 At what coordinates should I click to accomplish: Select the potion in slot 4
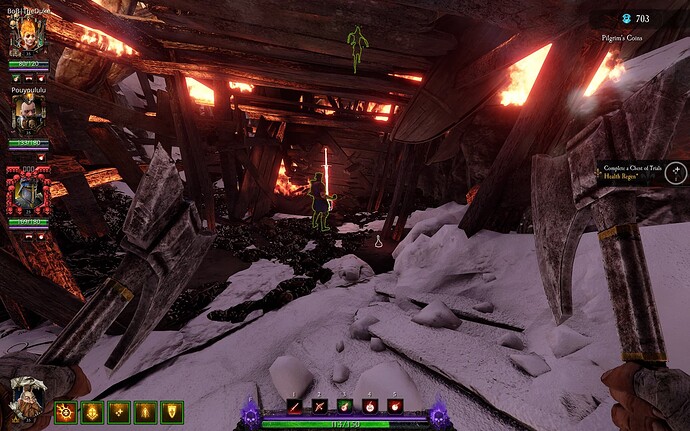[x=370, y=405]
